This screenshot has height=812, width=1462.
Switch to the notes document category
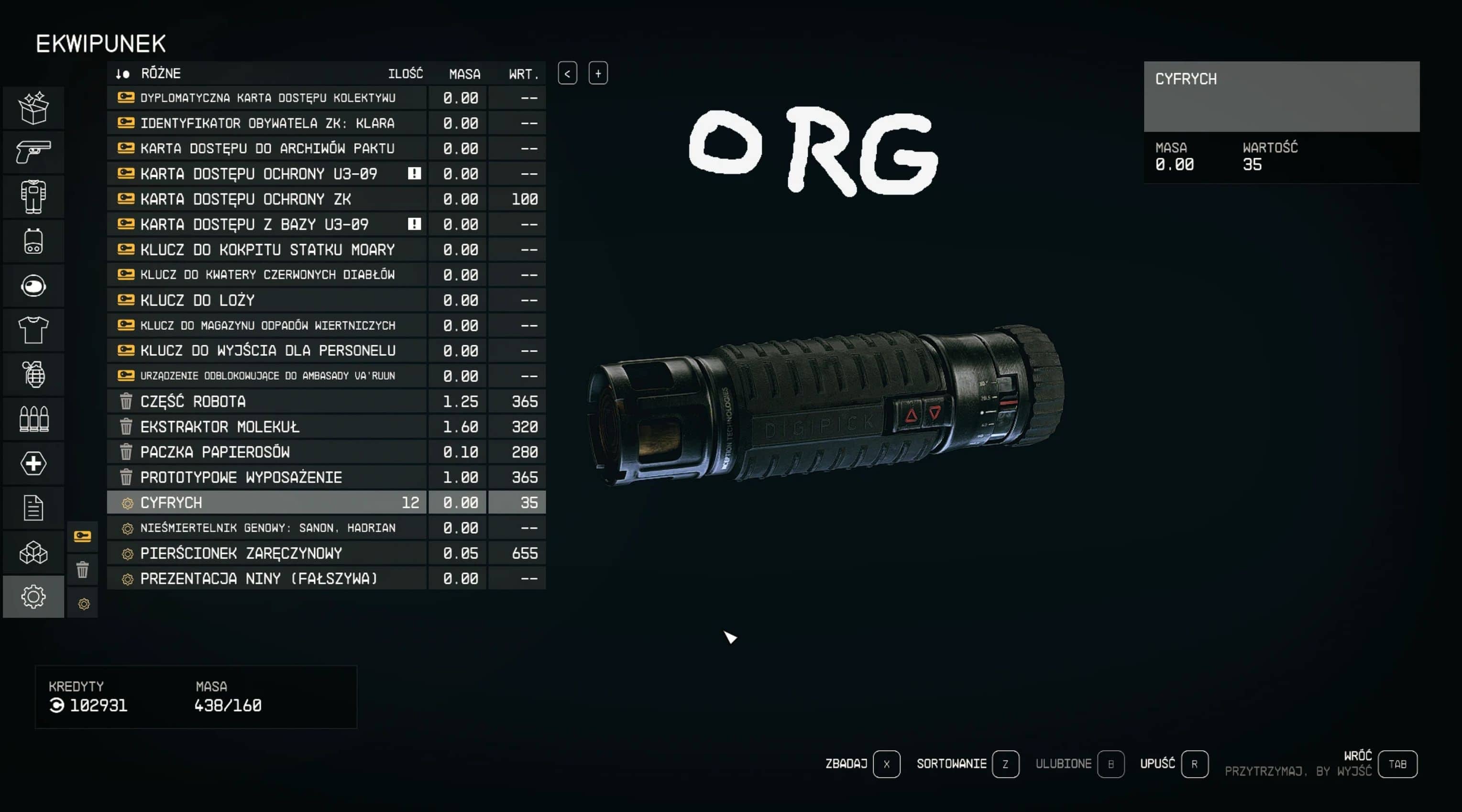point(33,507)
